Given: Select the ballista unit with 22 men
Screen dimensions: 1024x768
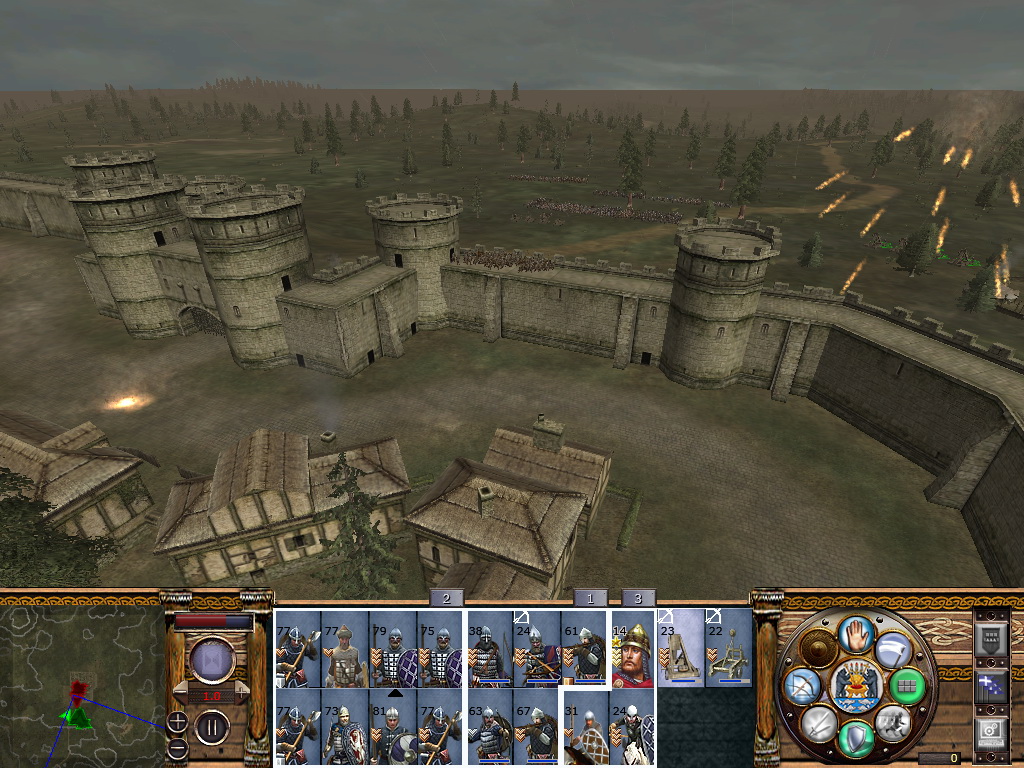Looking at the screenshot, I should pos(728,650).
